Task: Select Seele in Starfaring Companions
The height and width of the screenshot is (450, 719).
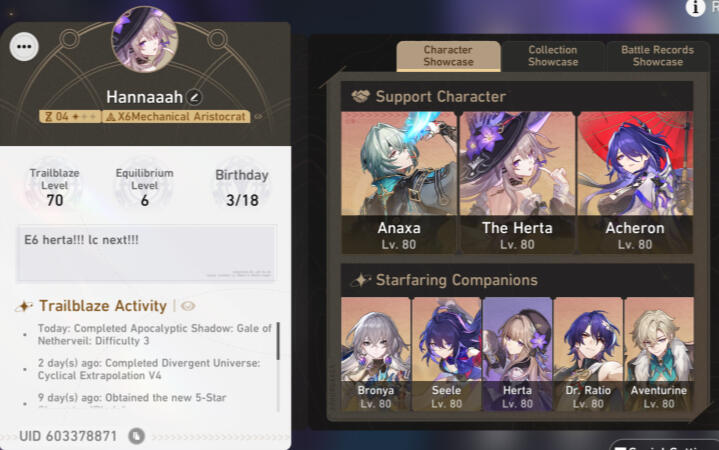Action: 446,353
